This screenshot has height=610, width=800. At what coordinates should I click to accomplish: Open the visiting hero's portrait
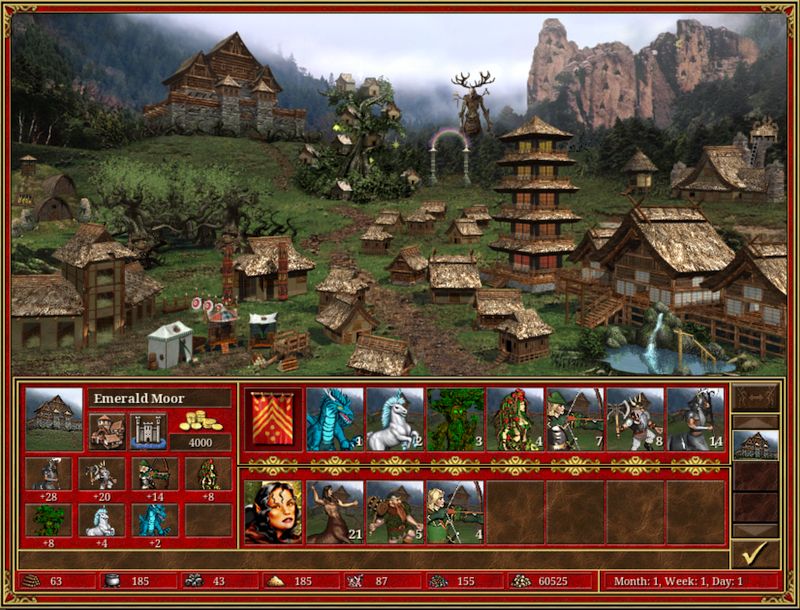tap(273, 511)
